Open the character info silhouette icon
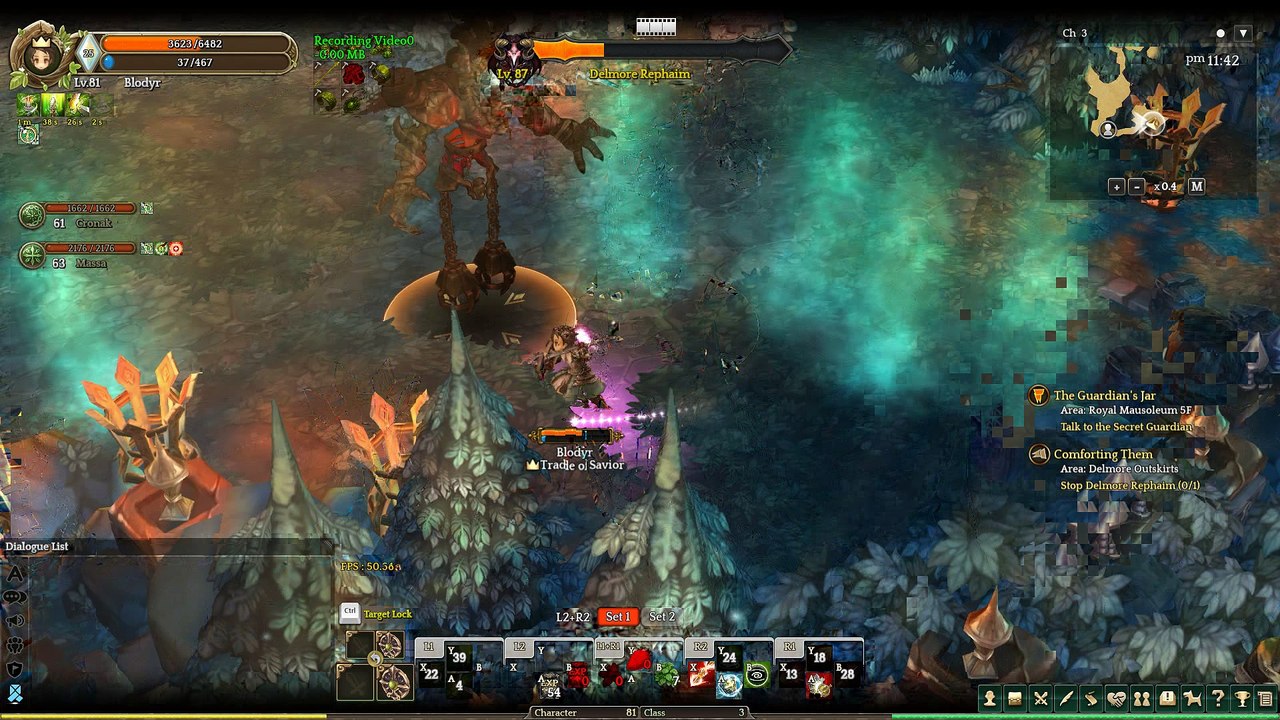 (x=989, y=699)
